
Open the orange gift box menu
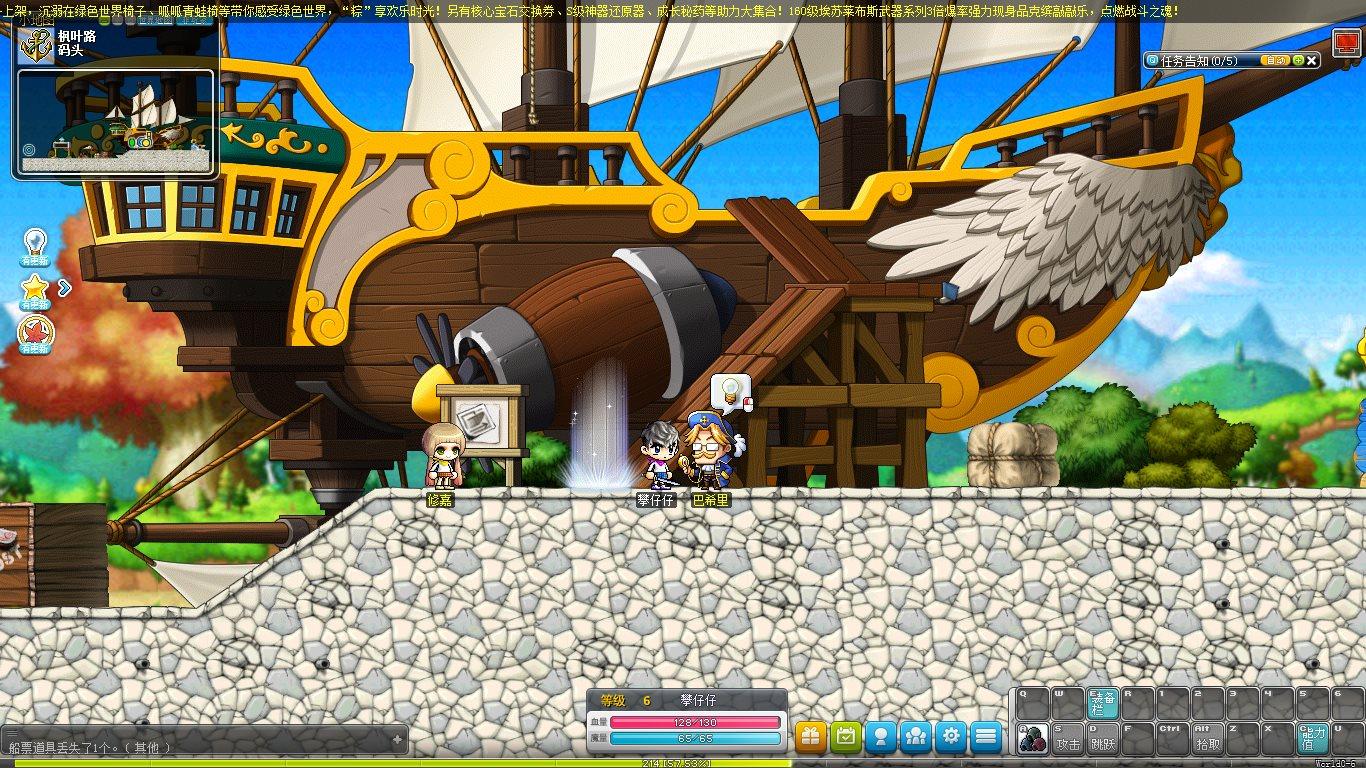pyautogui.click(x=811, y=737)
